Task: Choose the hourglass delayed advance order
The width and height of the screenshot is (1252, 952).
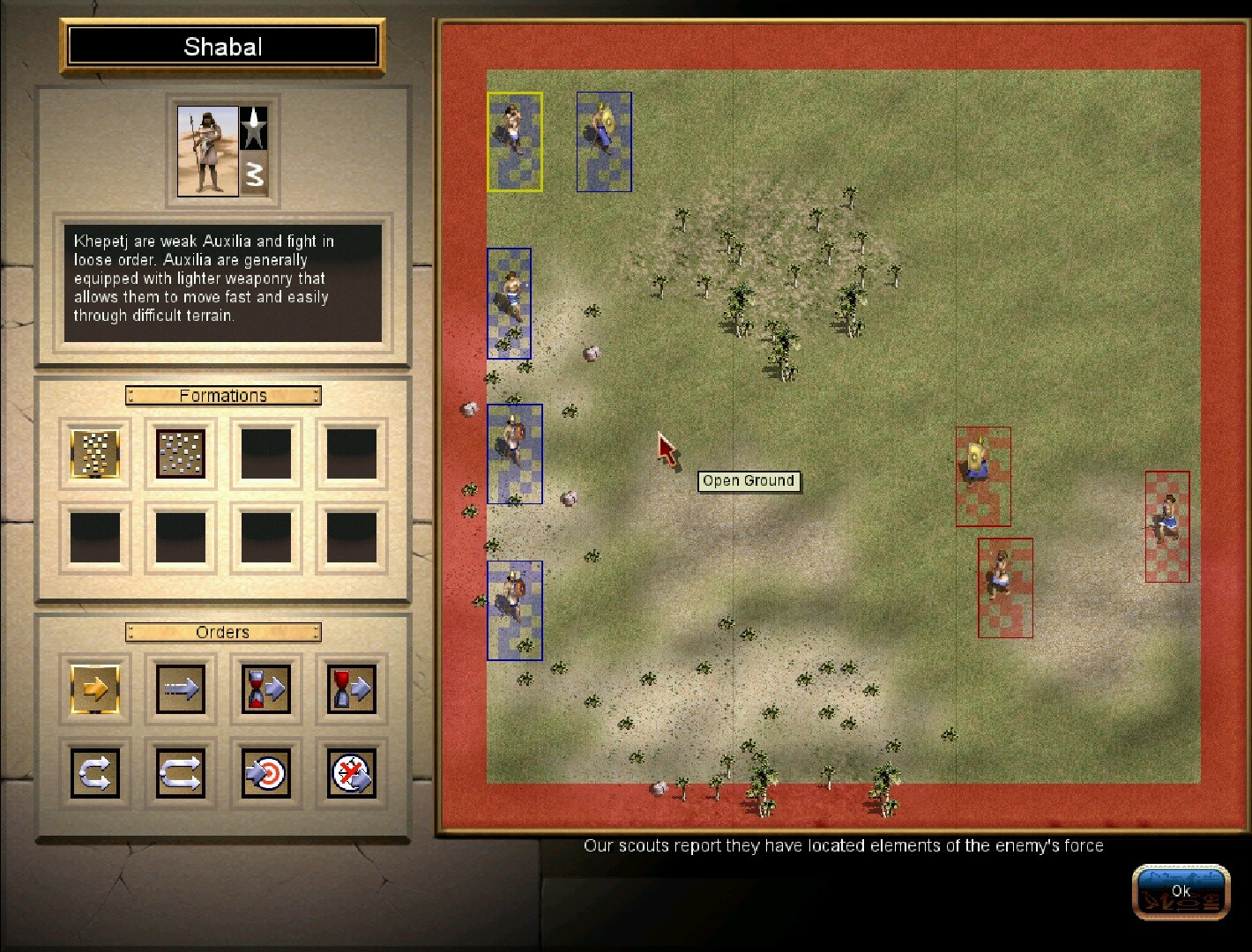Action: point(265,689)
